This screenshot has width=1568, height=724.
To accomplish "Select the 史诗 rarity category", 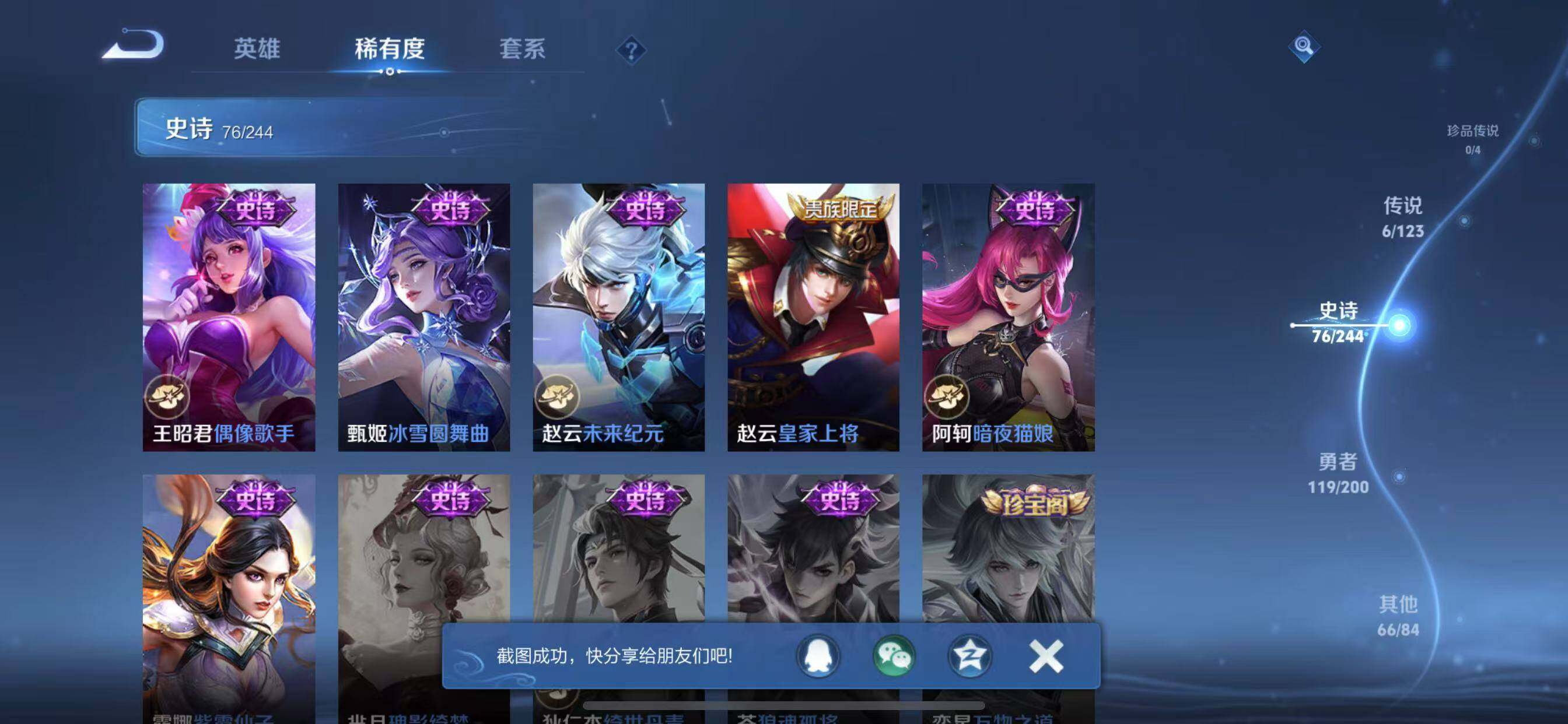I will (x=1338, y=322).
